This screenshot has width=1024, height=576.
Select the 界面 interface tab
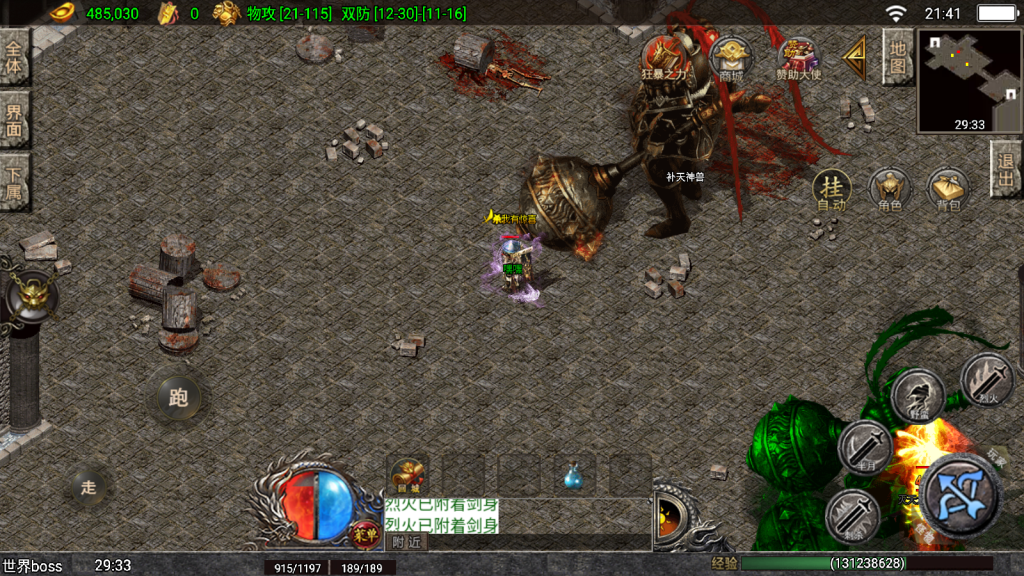(x=14, y=120)
